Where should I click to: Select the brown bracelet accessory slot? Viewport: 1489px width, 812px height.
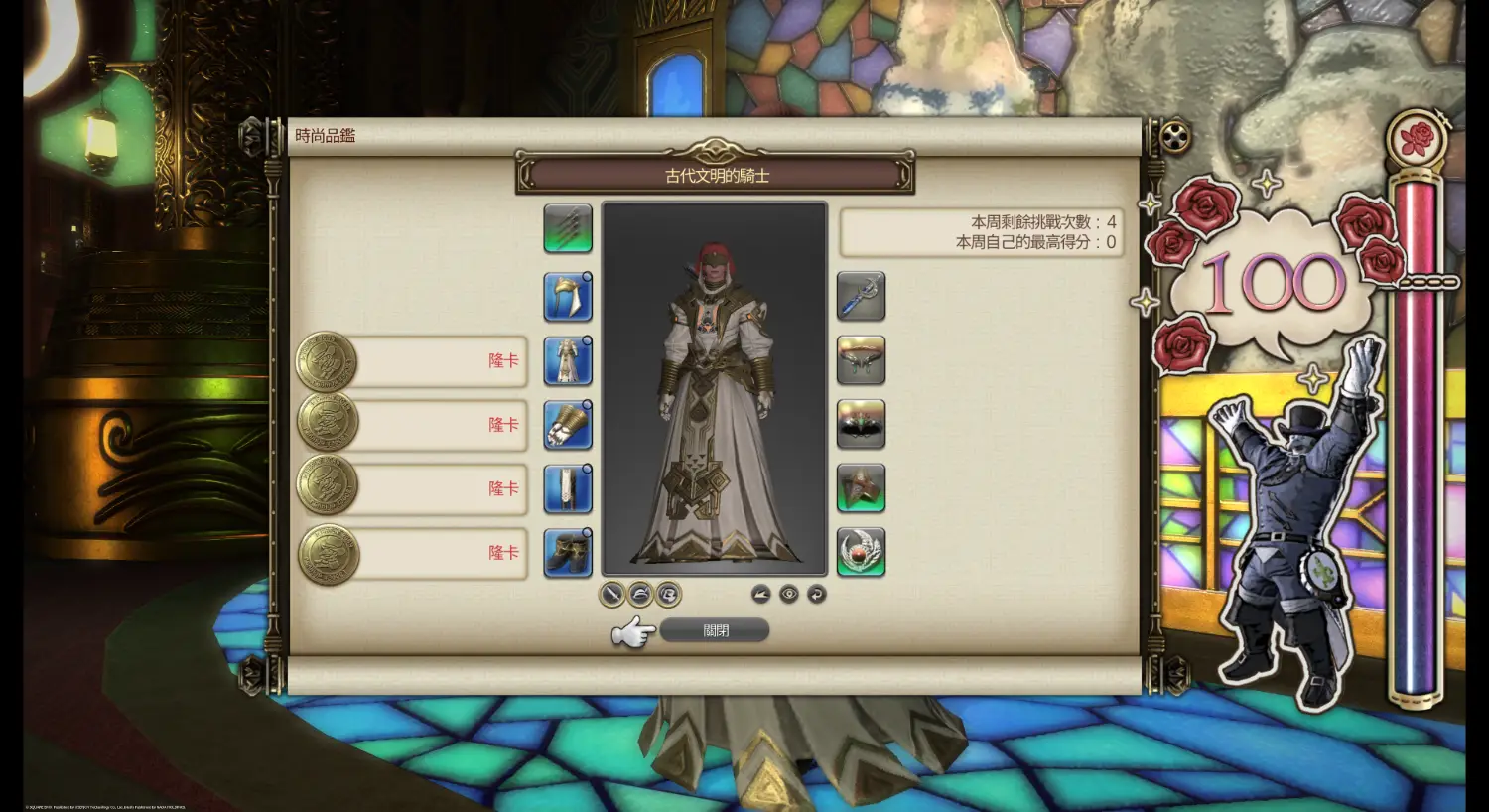pyautogui.click(x=861, y=488)
